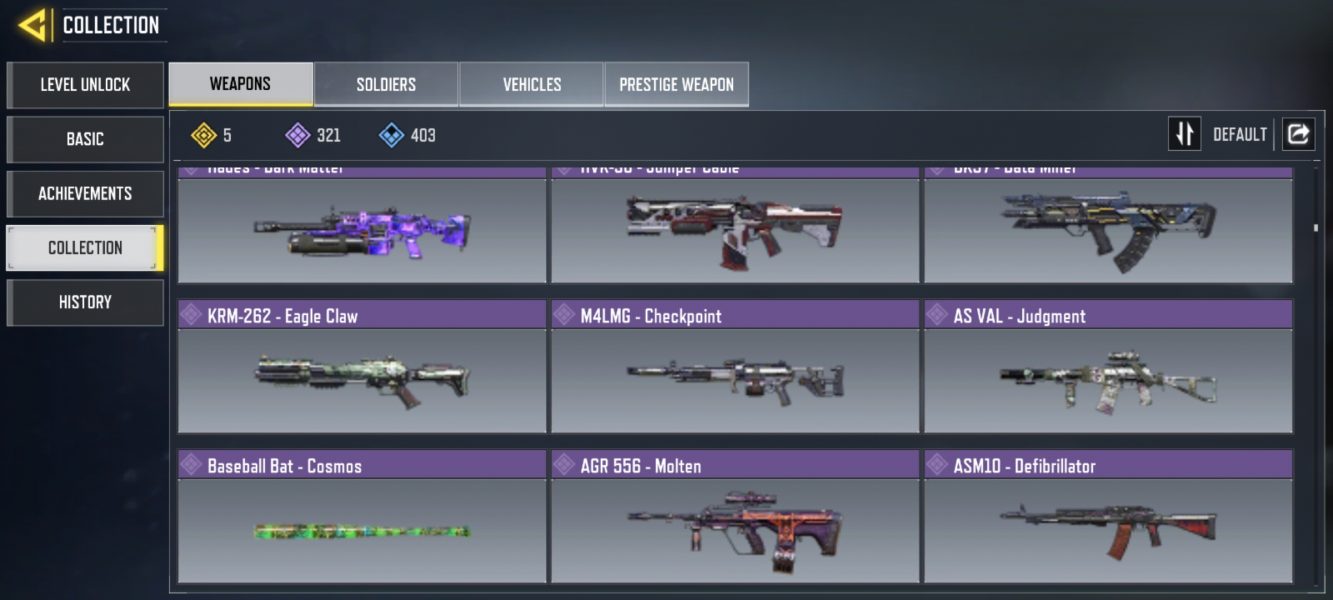View the ASM10 Defibrillator card
This screenshot has height=600, width=1333.
1108,517
